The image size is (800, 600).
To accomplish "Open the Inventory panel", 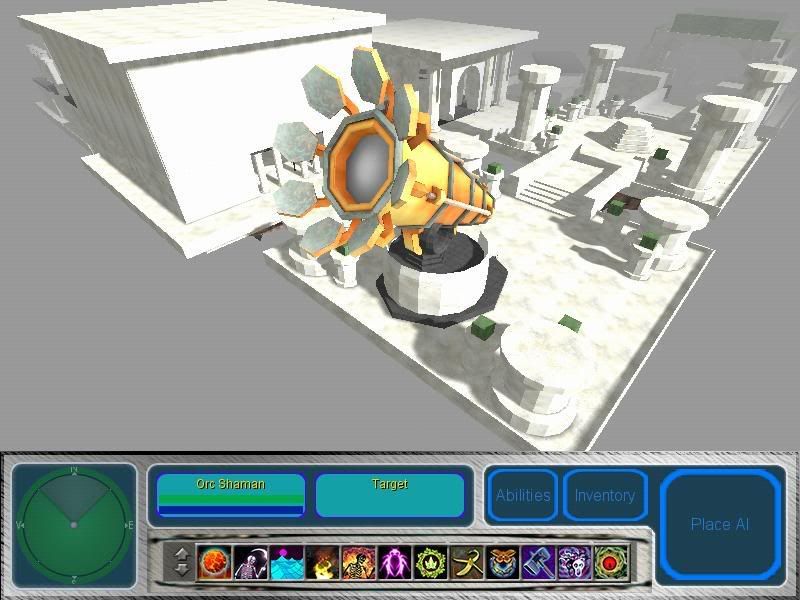I will click(x=604, y=495).
